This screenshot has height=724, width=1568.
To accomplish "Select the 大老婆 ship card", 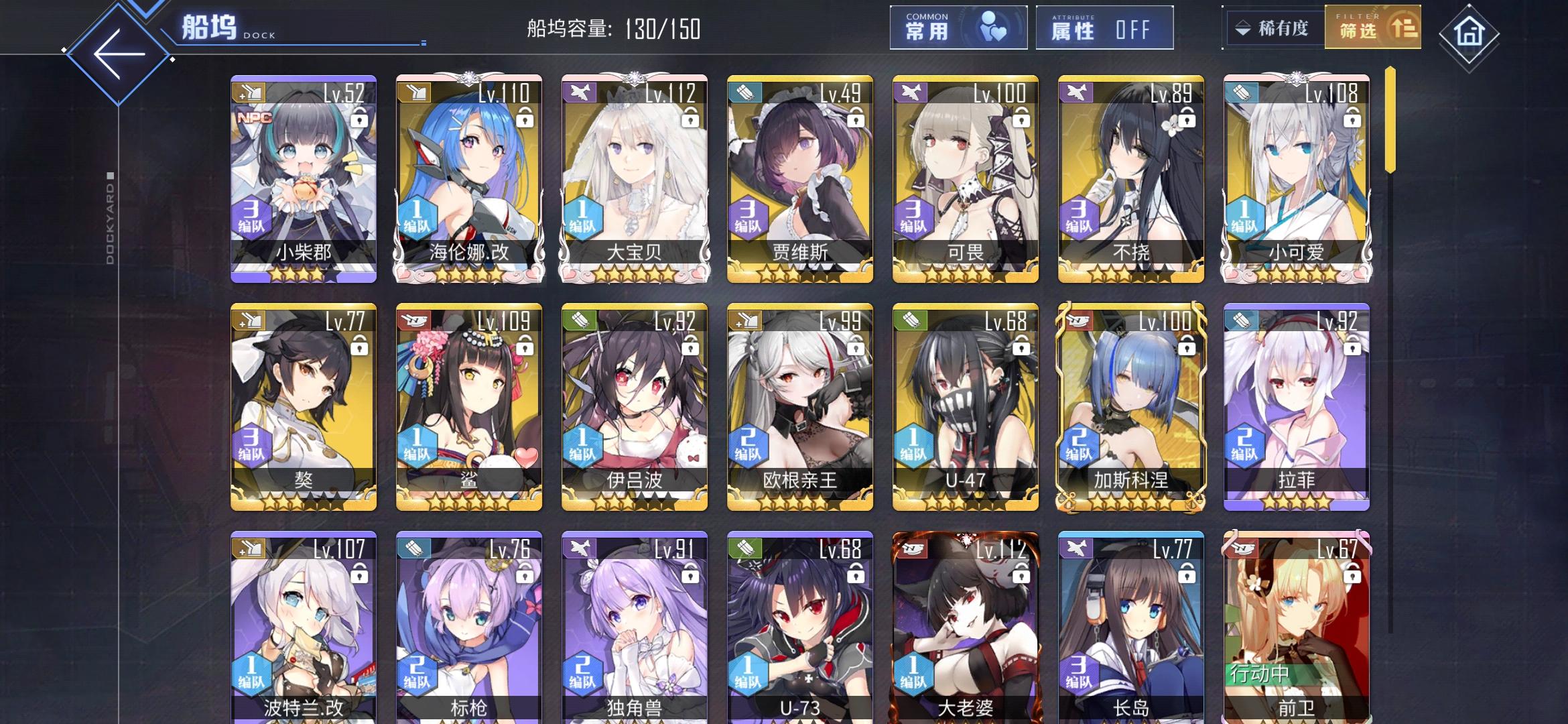I will (965, 623).
